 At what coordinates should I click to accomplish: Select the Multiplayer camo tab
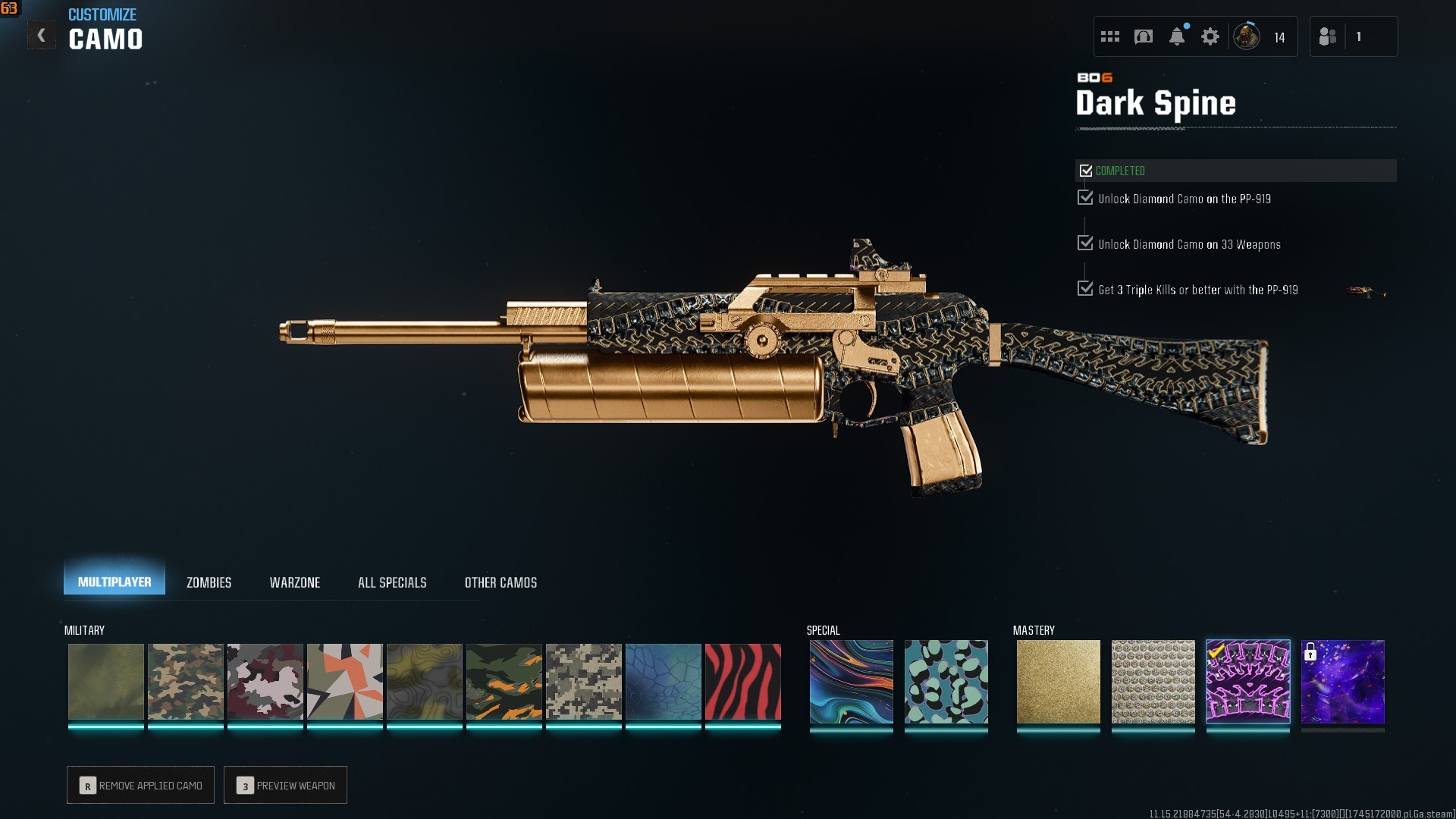click(x=115, y=582)
